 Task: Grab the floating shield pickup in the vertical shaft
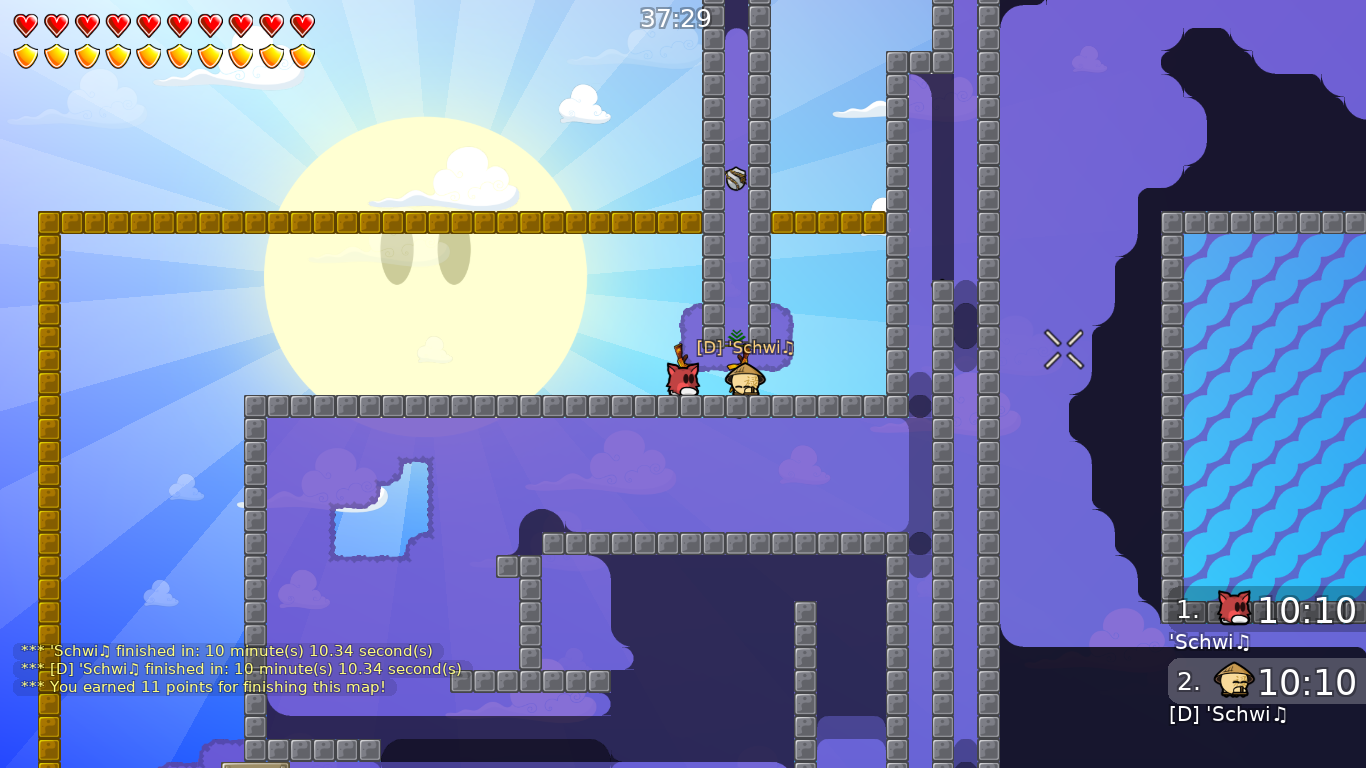734,180
